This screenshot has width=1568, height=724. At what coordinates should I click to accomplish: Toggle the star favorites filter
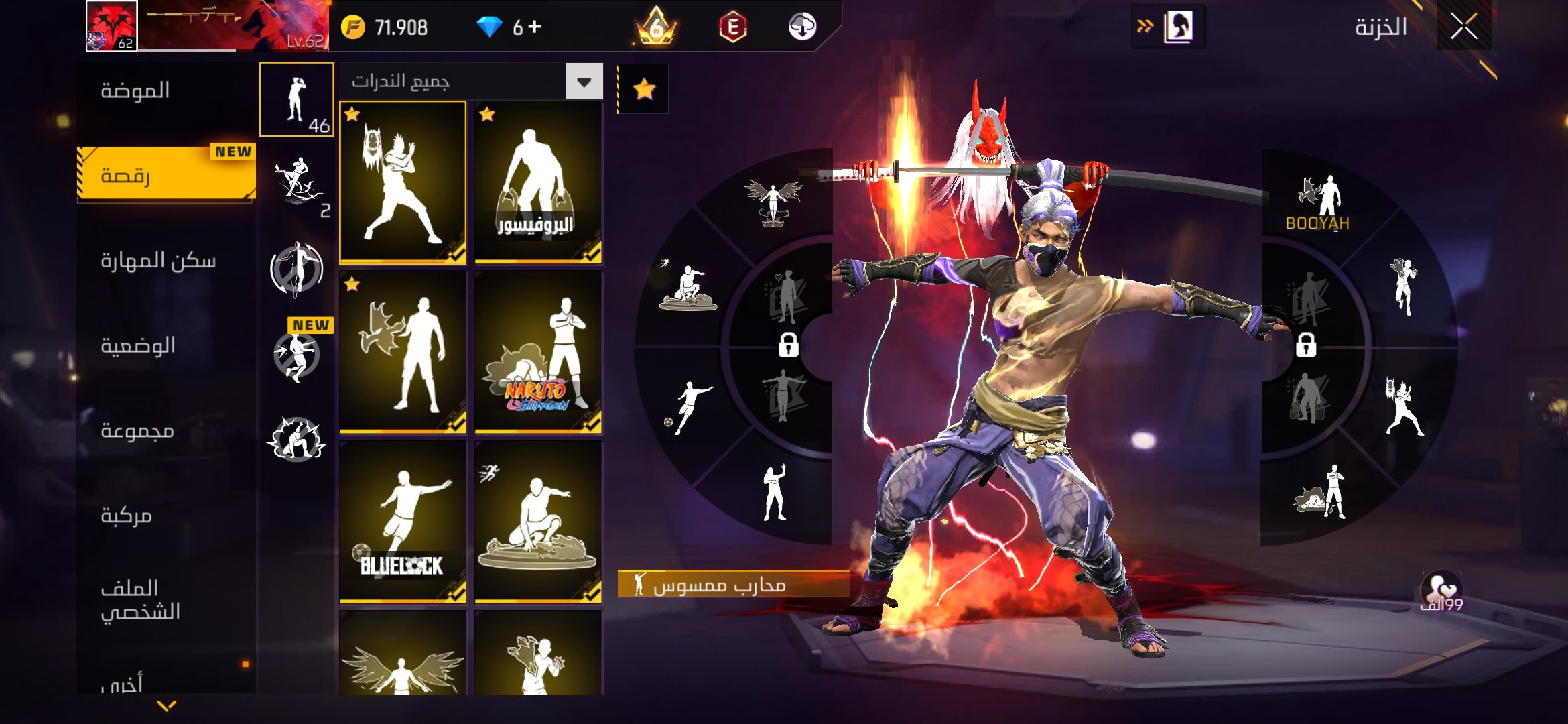coord(644,89)
